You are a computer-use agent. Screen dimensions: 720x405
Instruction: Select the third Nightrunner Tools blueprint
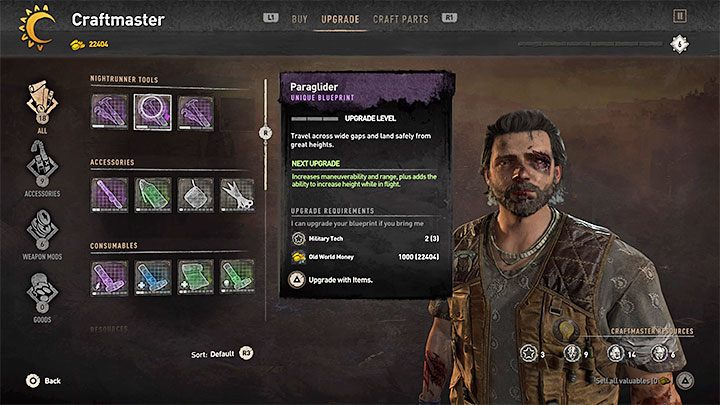195,112
